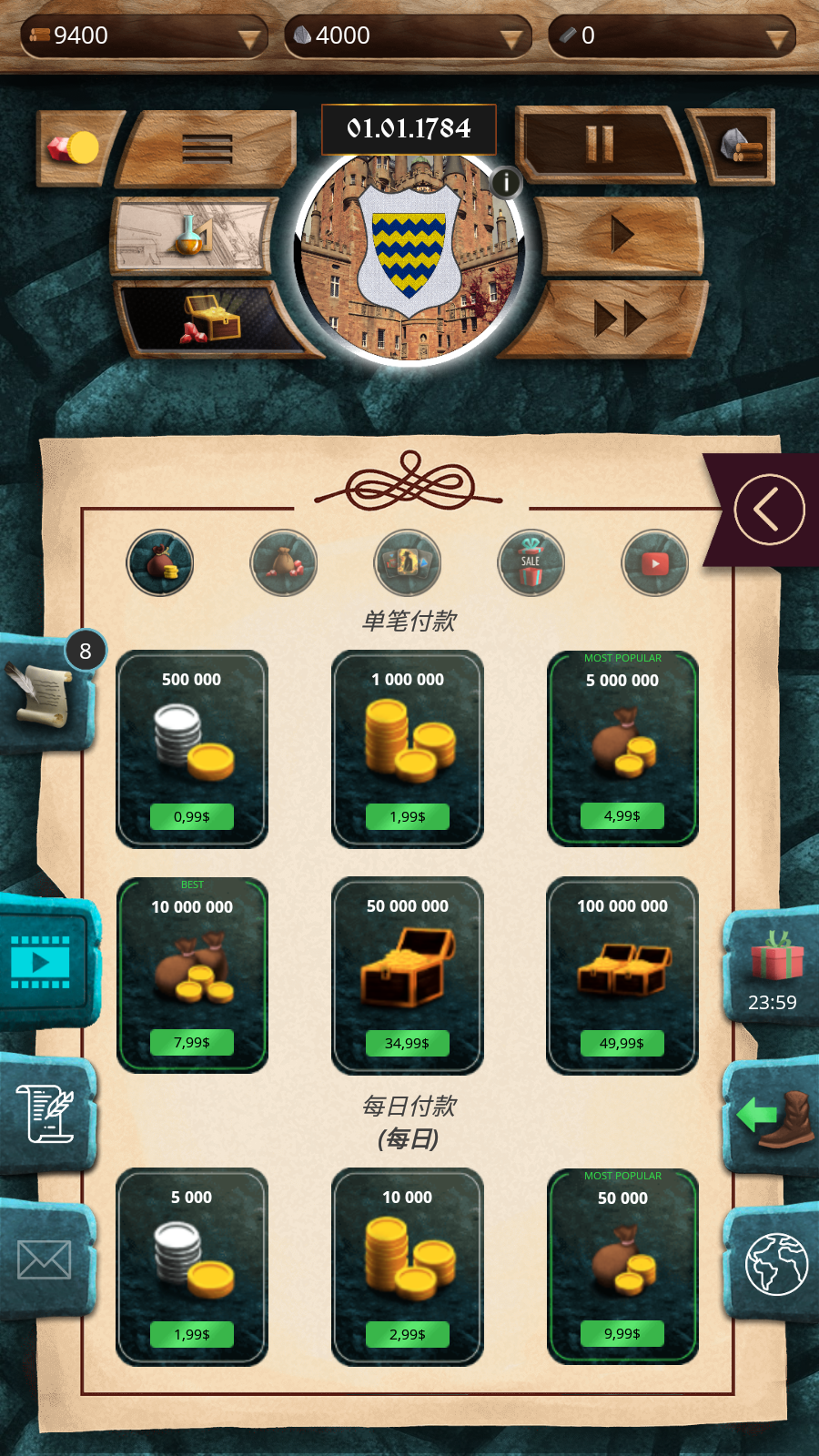This screenshot has height=1456, width=819.
Task: Open the research flask panel
Action: 193,236
